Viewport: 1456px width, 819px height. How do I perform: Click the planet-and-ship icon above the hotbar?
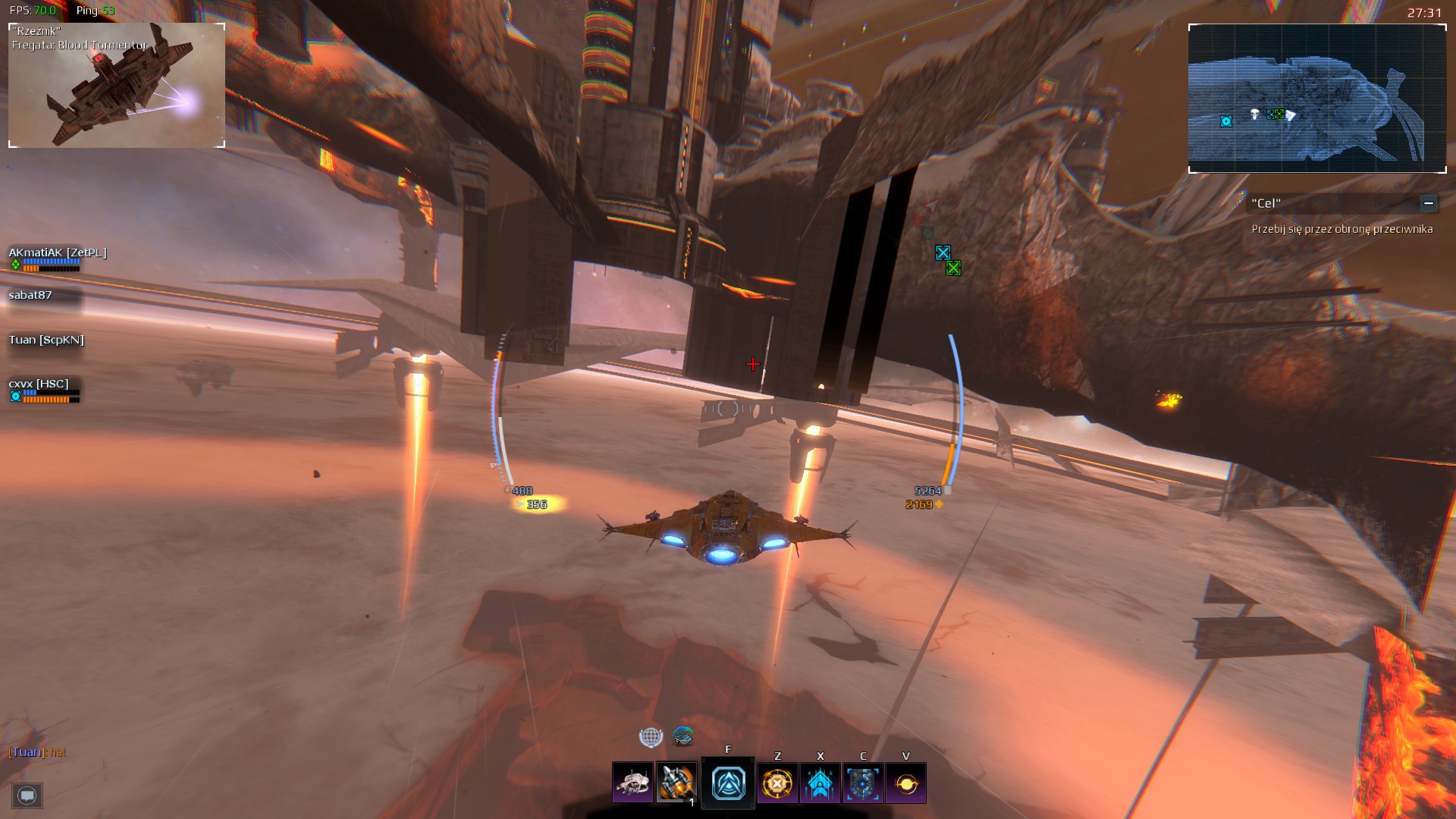pos(683,736)
